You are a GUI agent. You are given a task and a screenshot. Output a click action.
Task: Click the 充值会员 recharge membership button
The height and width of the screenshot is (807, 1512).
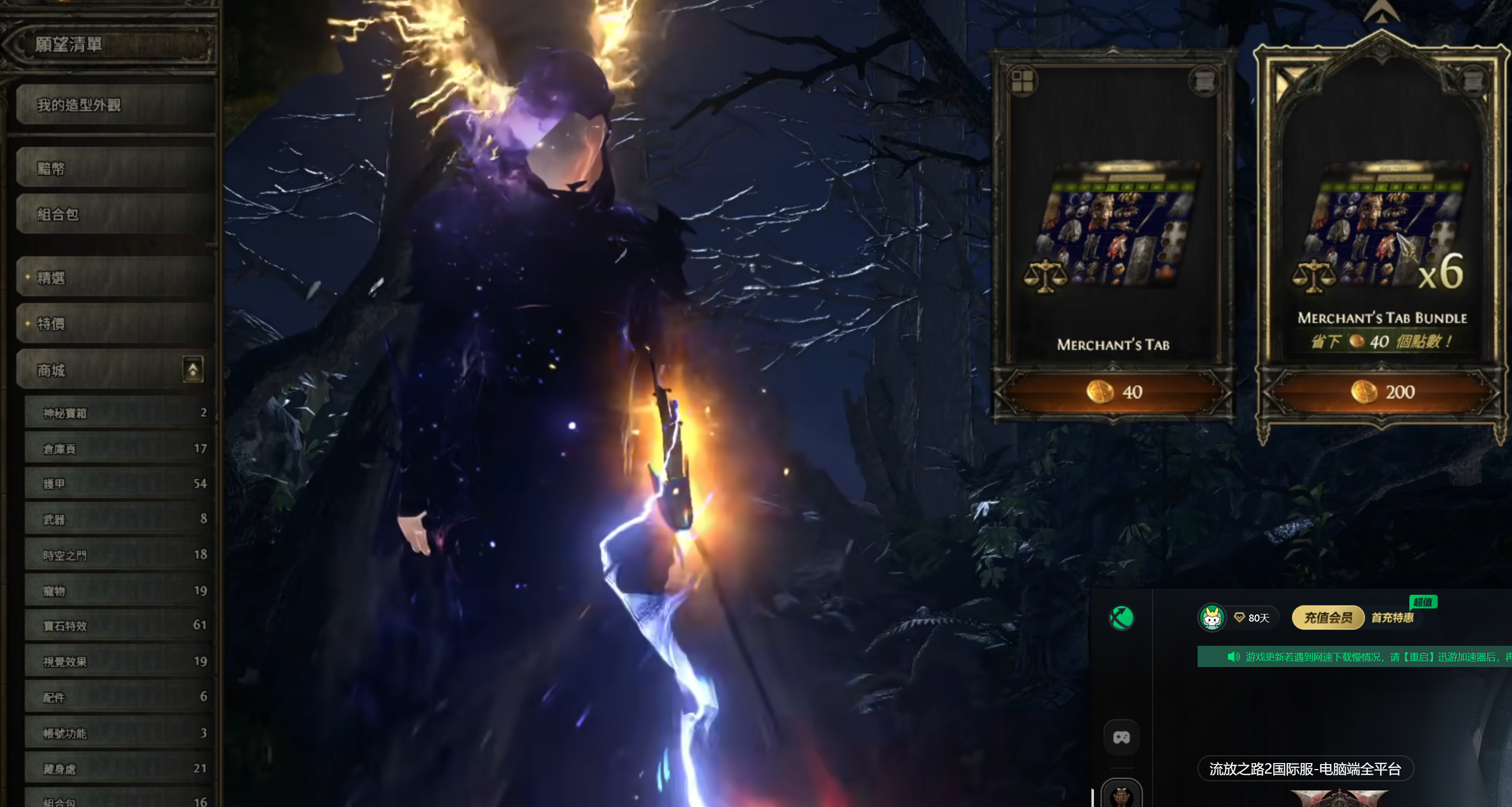(x=1327, y=618)
